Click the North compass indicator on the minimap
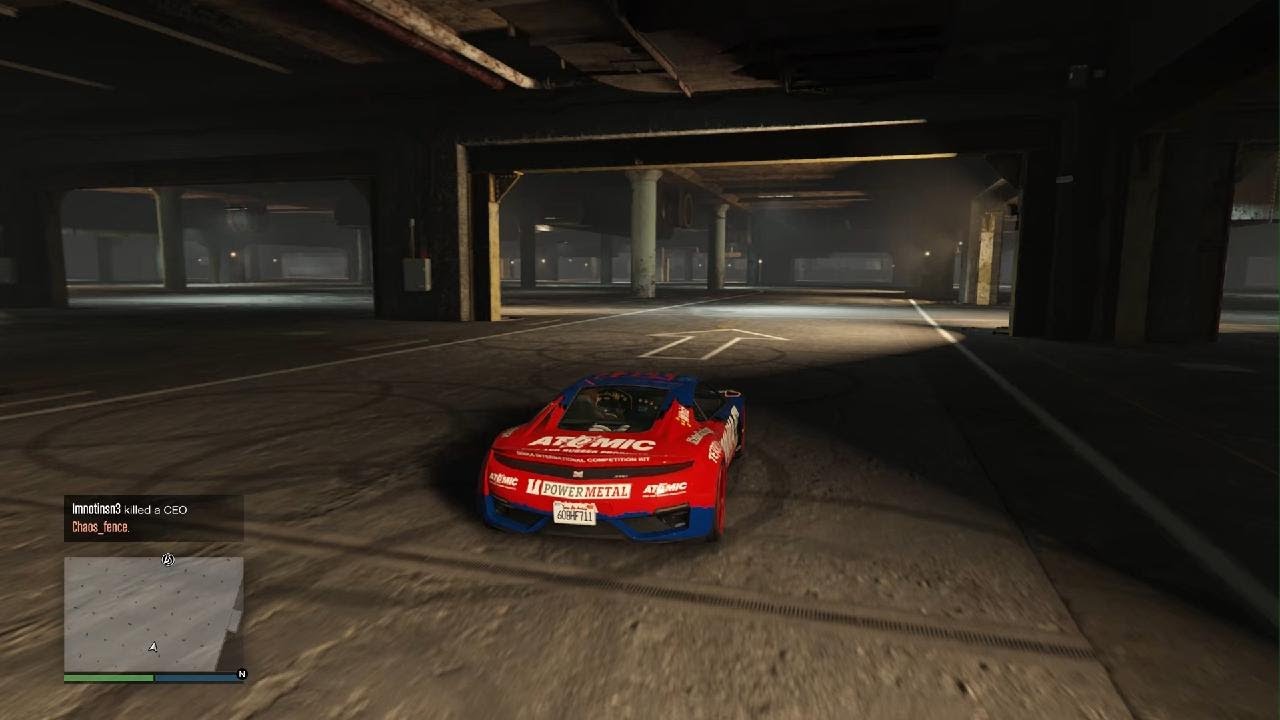 241,675
